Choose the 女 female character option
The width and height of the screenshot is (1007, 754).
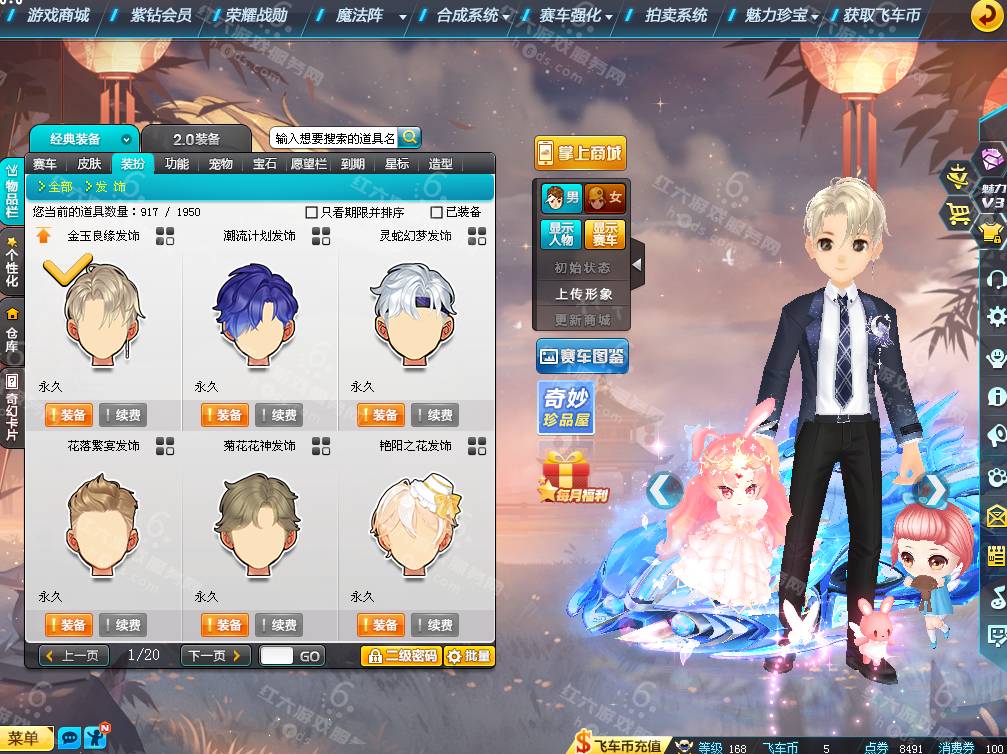coord(605,198)
